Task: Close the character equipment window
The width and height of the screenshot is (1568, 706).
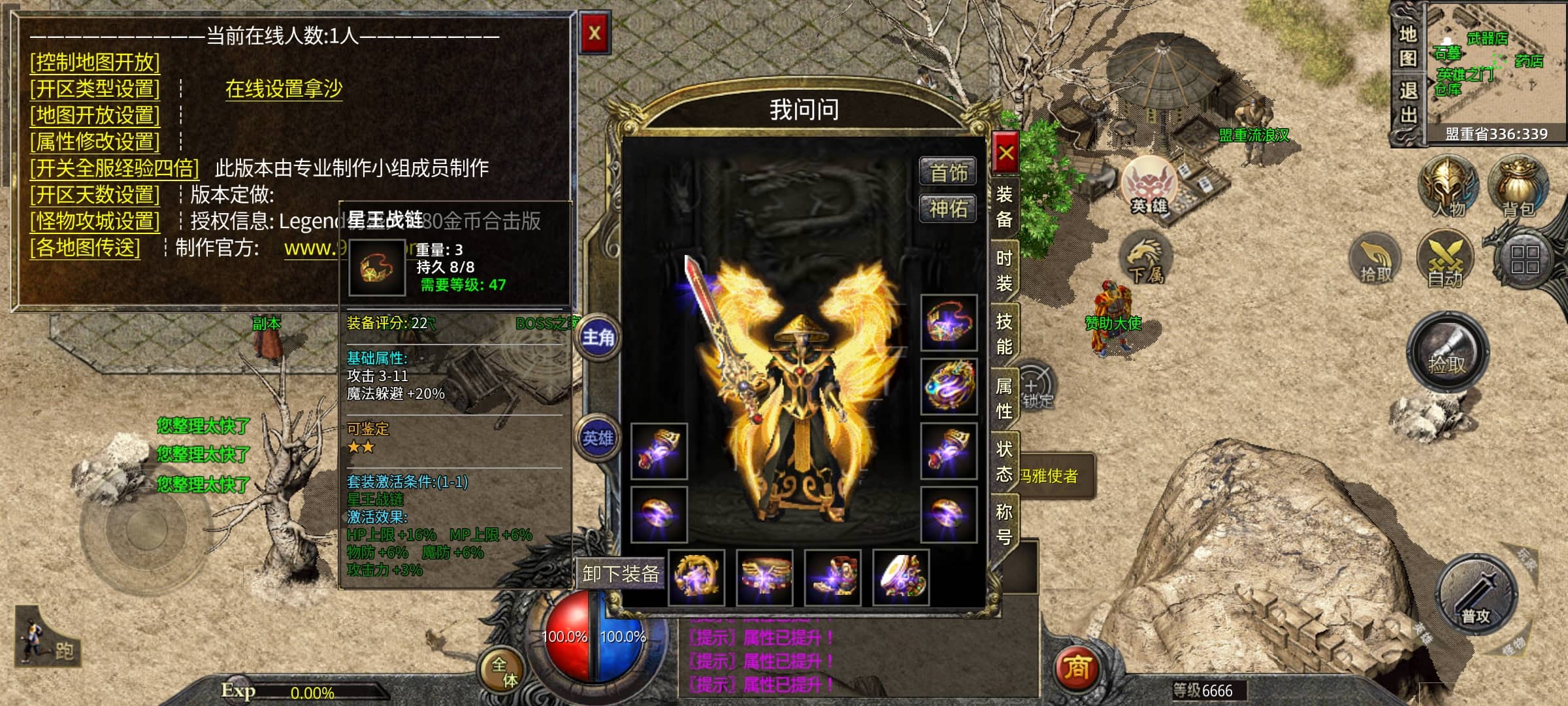Action: [x=1005, y=153]
